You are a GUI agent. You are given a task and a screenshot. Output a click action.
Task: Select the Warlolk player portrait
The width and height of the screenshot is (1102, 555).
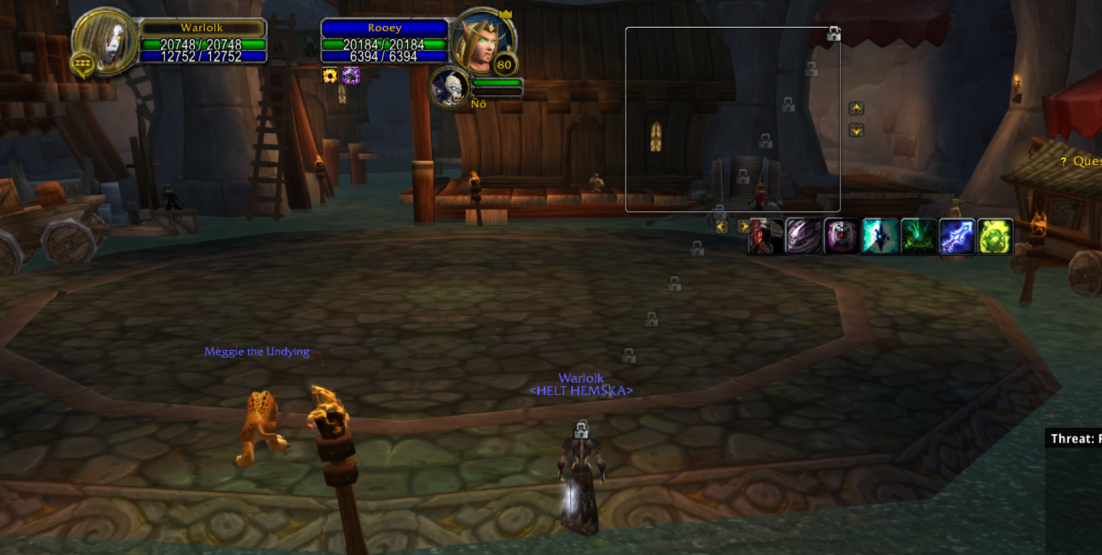pyautogui.click(x=104, y=41)
